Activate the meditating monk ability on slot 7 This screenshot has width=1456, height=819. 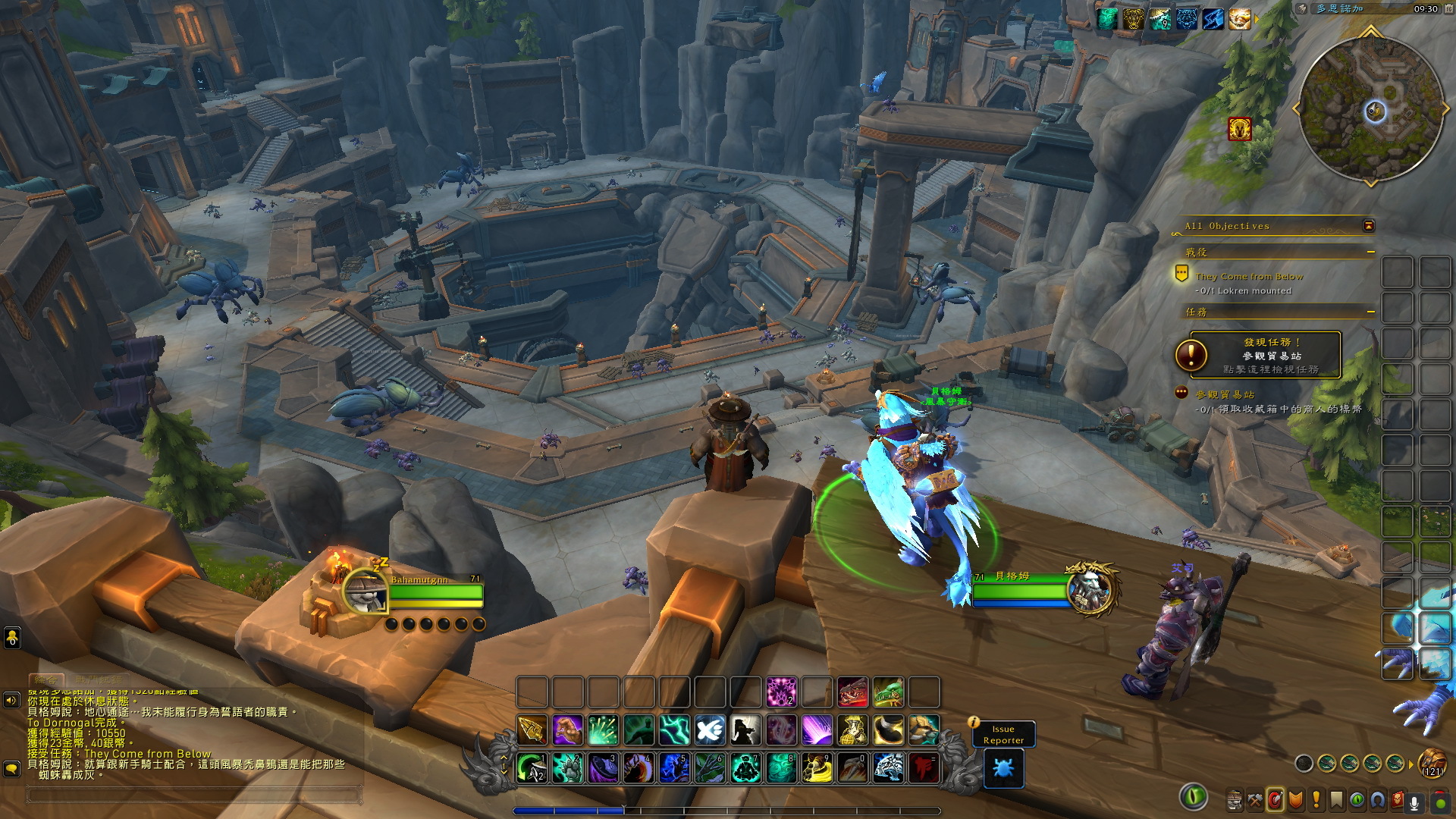click(745, 768)
